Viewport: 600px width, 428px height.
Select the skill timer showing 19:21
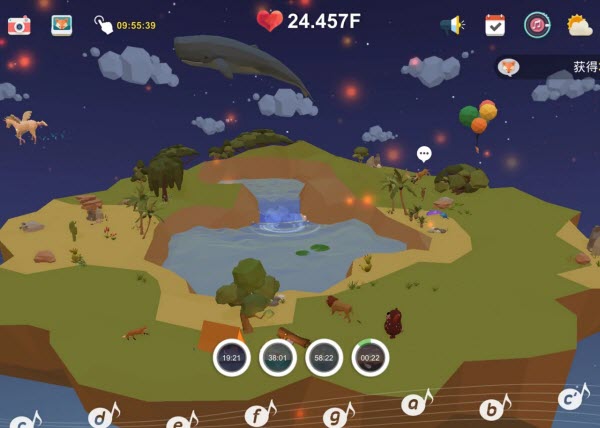pyautogui.click(x=231, y=357)
